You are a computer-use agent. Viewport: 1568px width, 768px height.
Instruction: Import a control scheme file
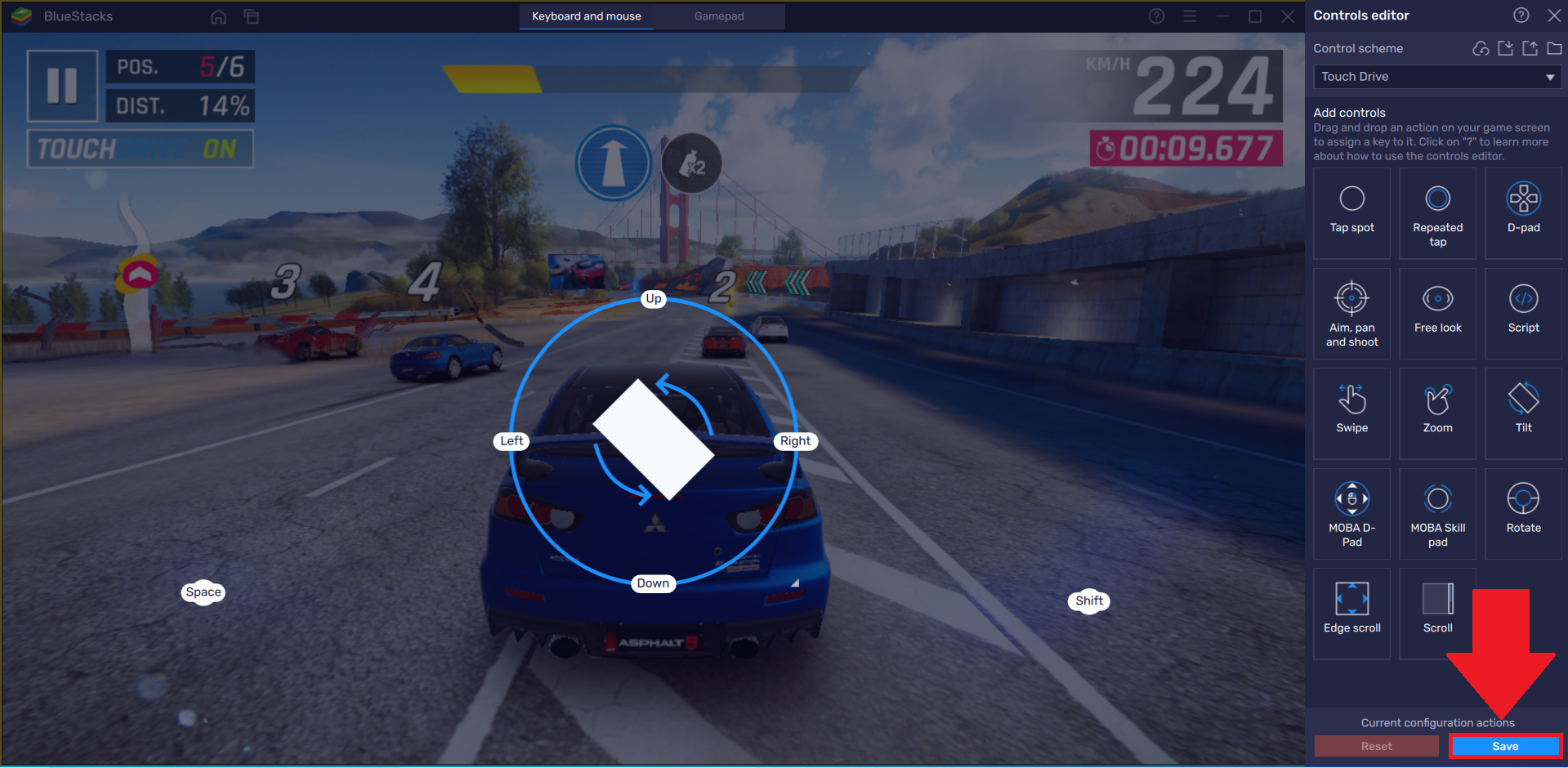coord(1505,48)
